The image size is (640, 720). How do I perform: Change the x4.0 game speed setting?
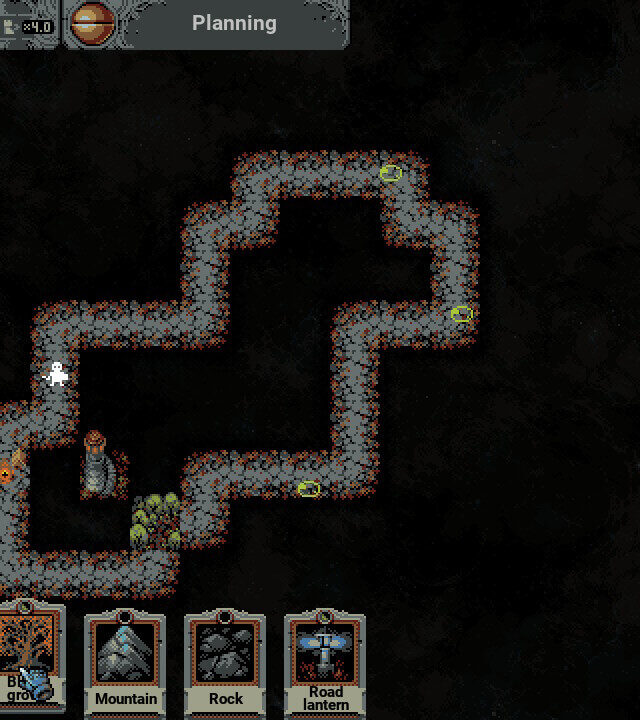pyautogui.click(x=30, y=26)
